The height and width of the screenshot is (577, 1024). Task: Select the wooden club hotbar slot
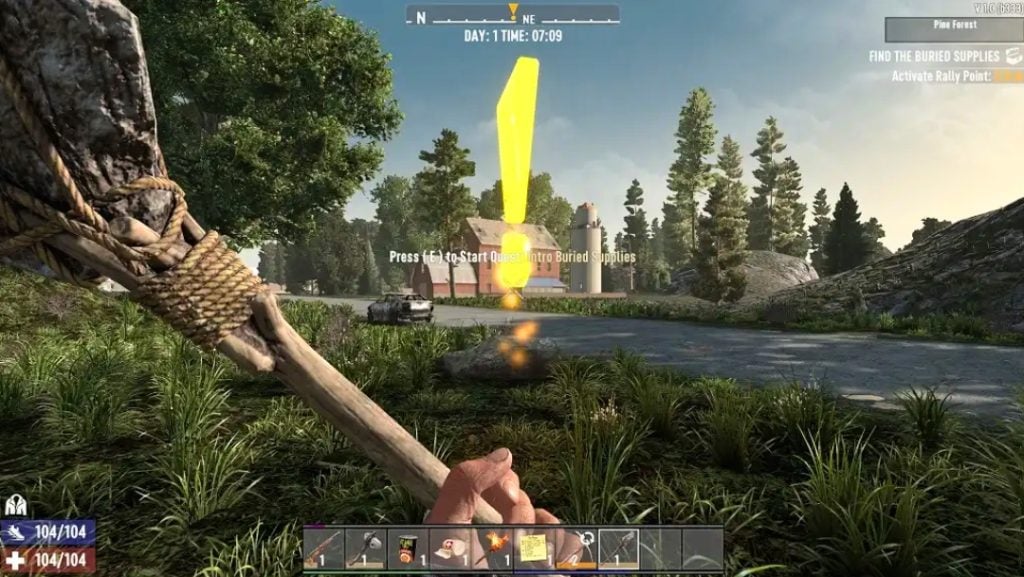[323, 548]
